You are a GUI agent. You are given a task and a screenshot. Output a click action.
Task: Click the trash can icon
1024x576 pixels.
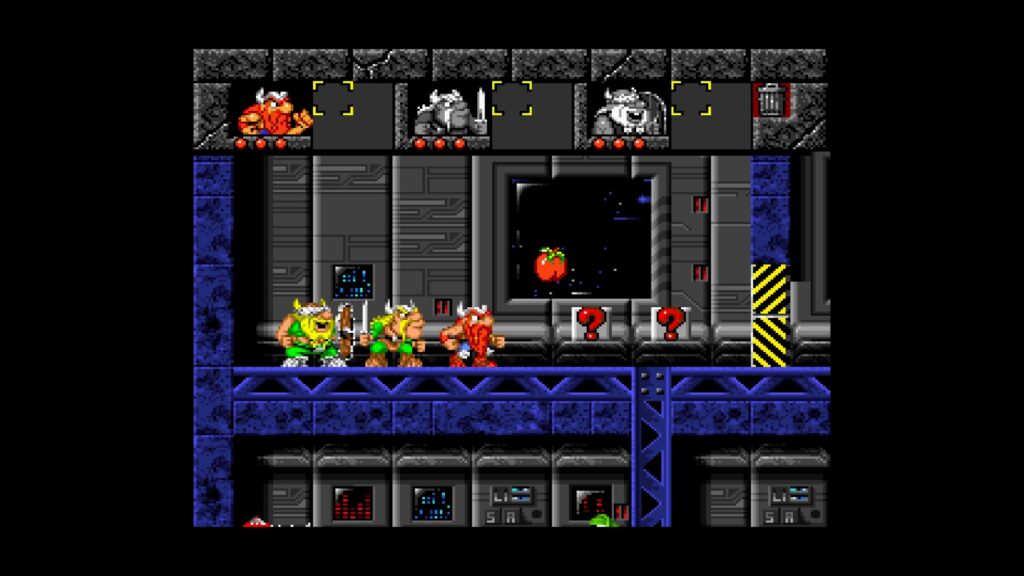point(770,100)
